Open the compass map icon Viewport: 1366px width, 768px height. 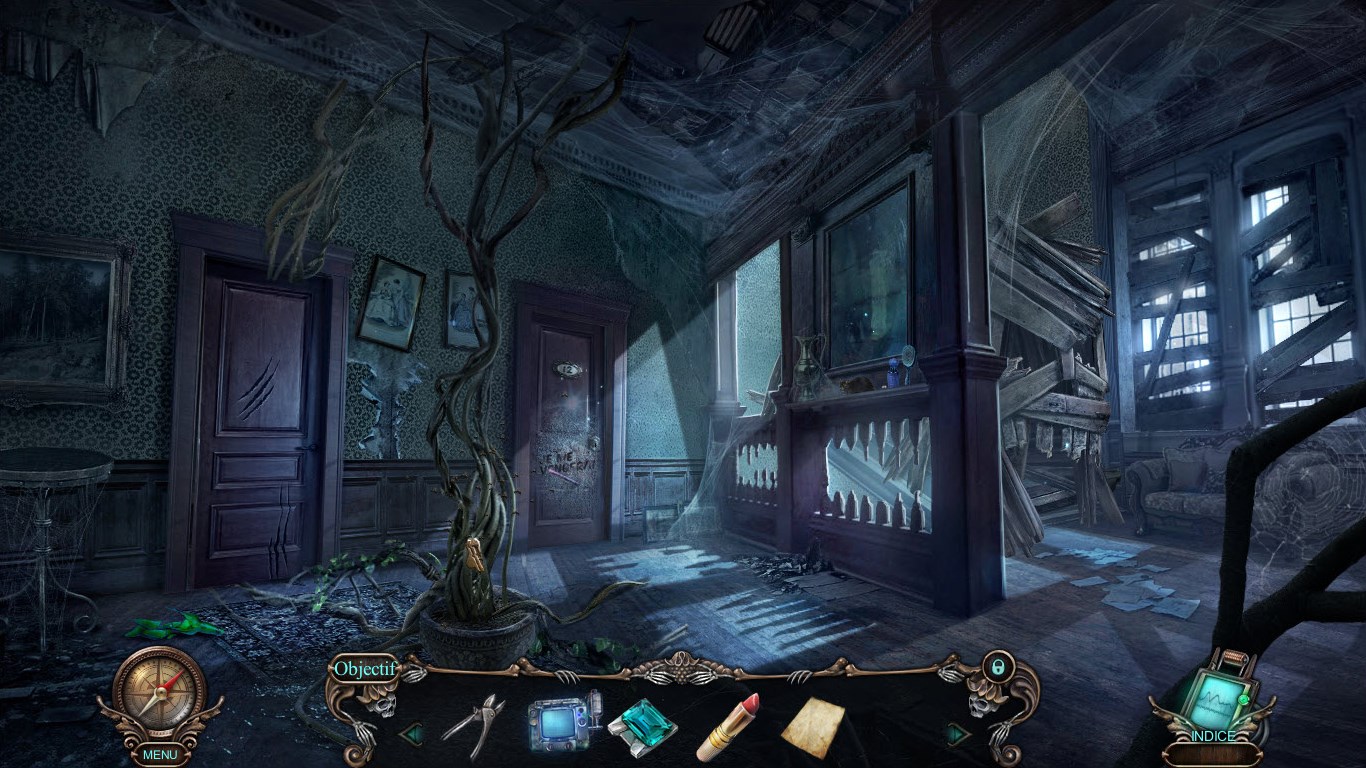pyautogui.click(x=159, y=693)
